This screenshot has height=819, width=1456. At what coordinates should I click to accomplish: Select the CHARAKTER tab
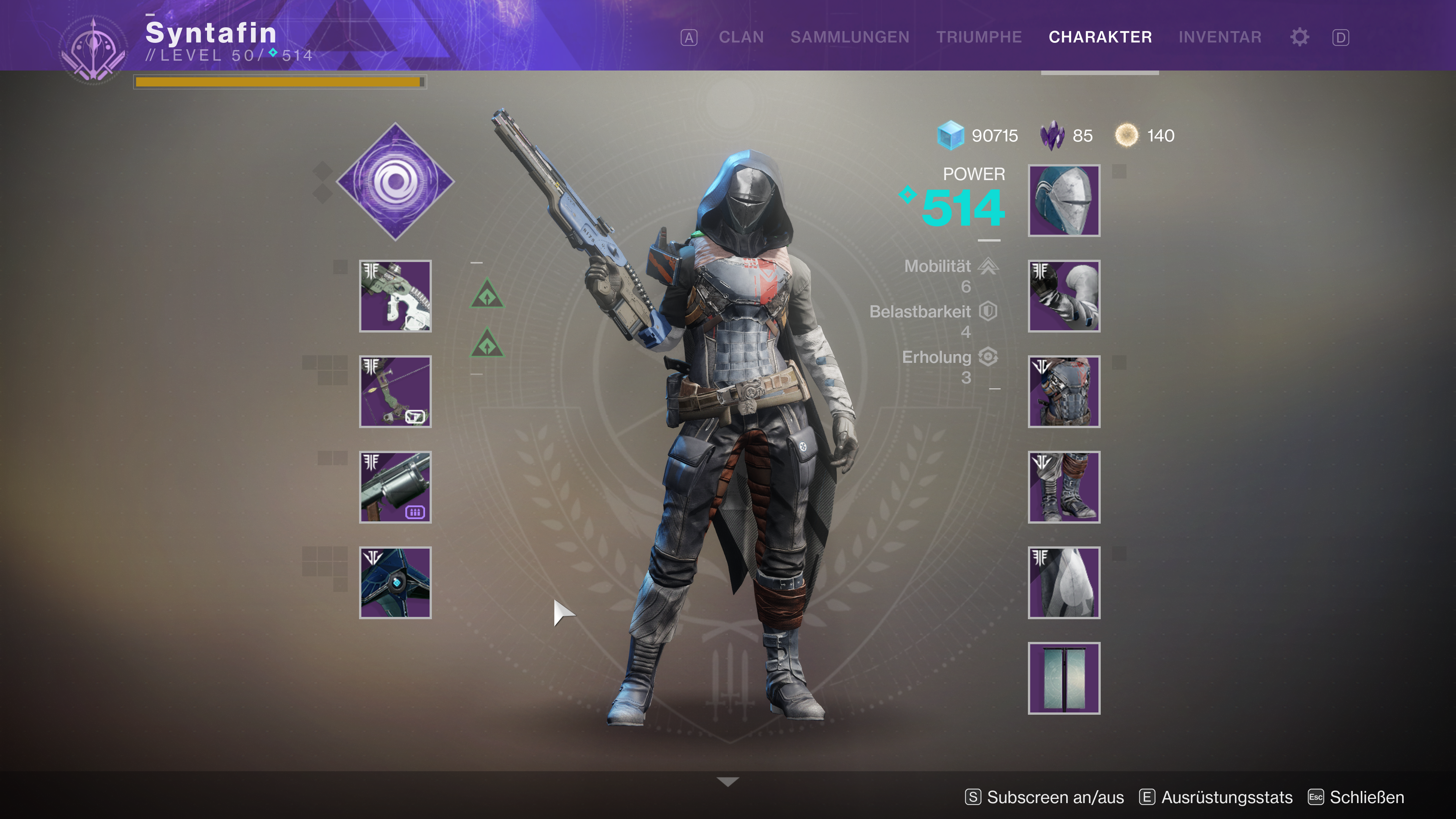(1100, 37)
